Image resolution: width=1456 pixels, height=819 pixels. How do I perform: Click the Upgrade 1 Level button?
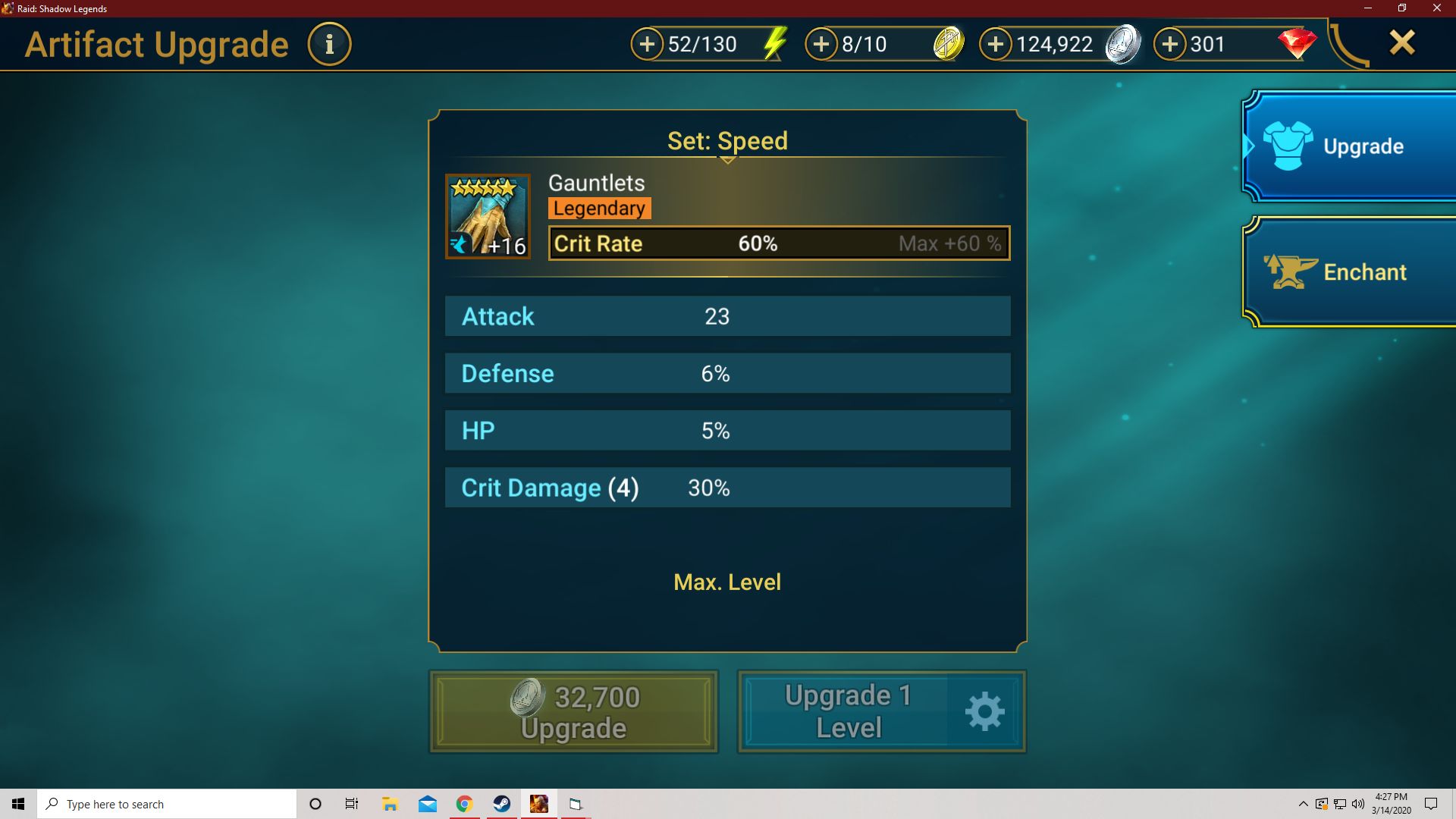coord(849,711)
